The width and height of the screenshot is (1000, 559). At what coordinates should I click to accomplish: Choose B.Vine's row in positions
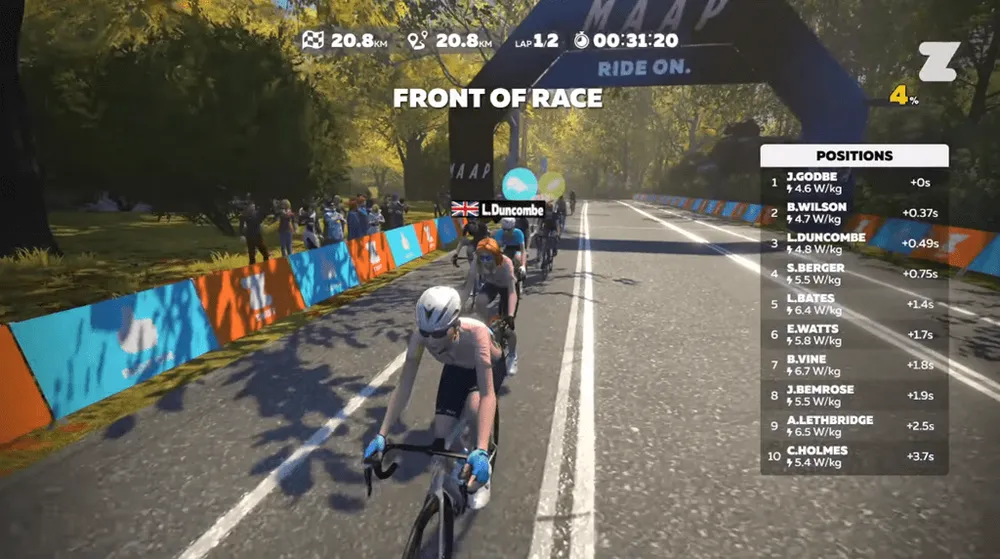click(x=854, y=365)
